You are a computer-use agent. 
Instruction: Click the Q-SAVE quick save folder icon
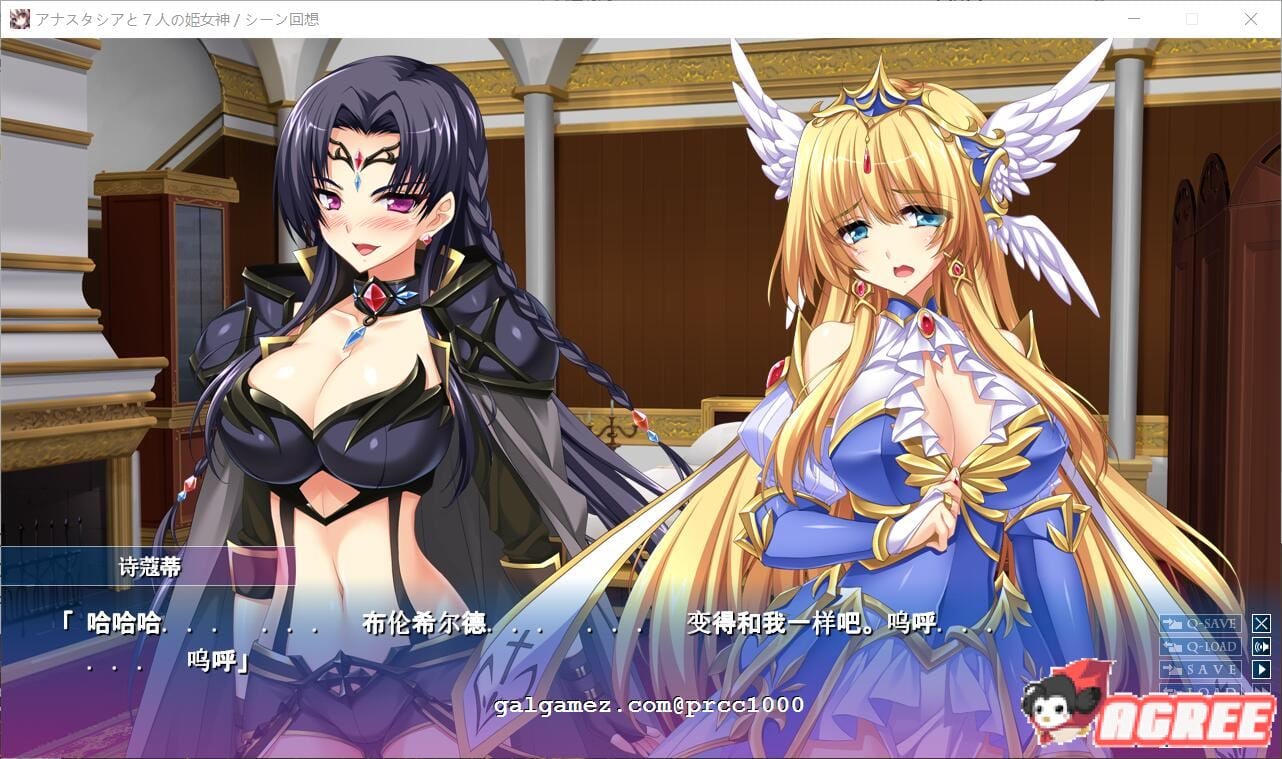pyautogui.click(x=1173, y=624)
